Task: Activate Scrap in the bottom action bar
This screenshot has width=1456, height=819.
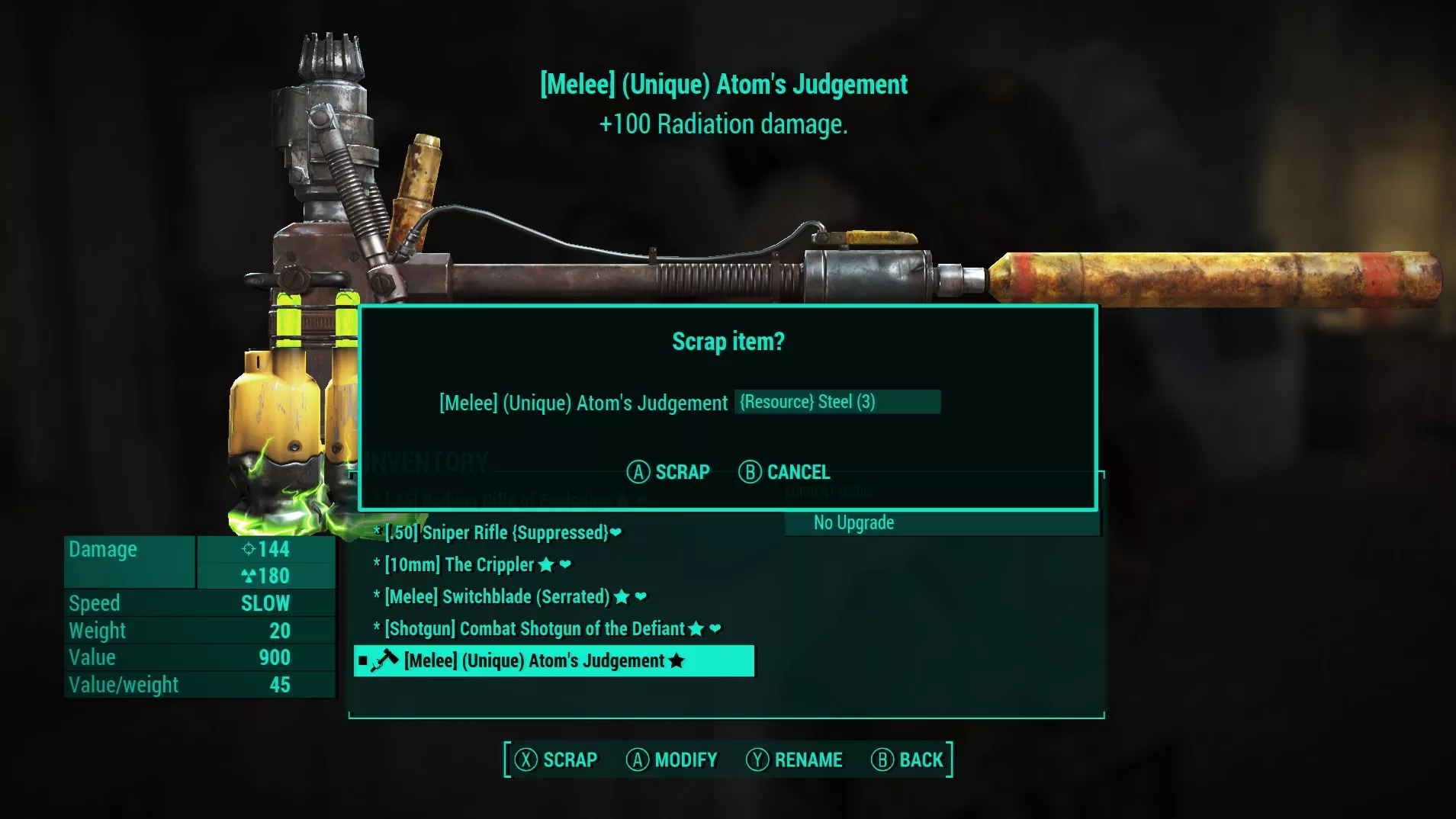Action: click(556, 760)
